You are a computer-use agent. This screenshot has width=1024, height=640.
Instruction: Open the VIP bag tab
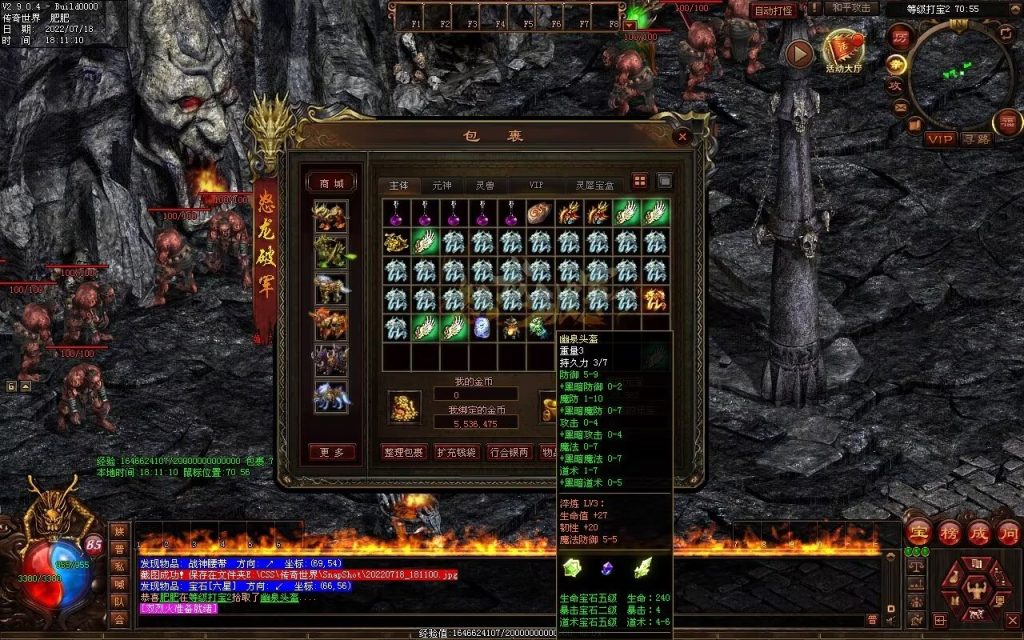(536, 185)
